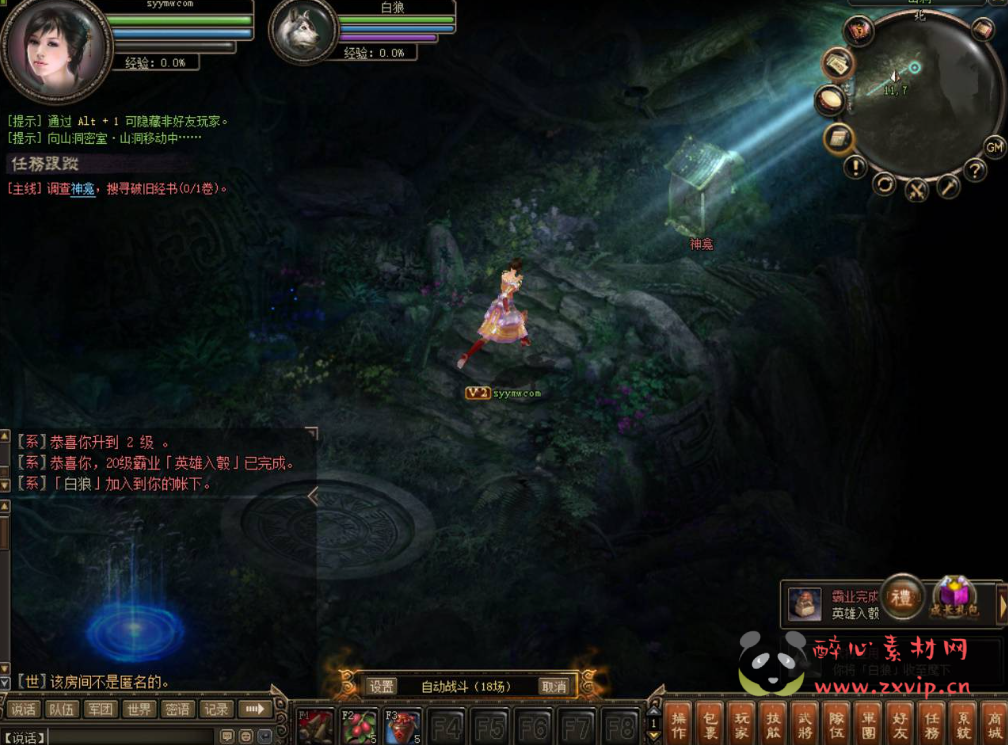The height and width of the screenshot is (745, 1008).
Task: Click the crossed swords icon under minimap
Action: (x=916, y=189)
